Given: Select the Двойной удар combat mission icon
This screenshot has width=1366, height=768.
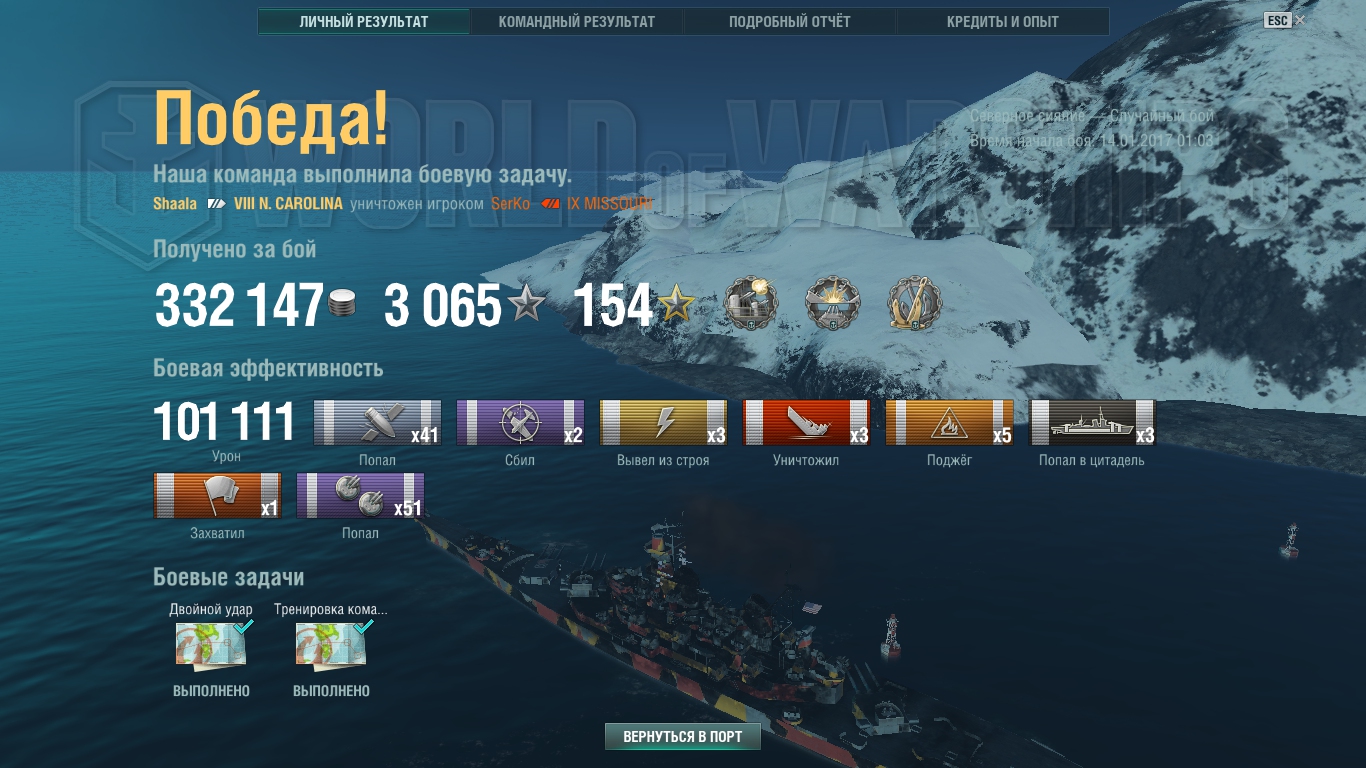Looking at the screenshot, I should [211, 645].
